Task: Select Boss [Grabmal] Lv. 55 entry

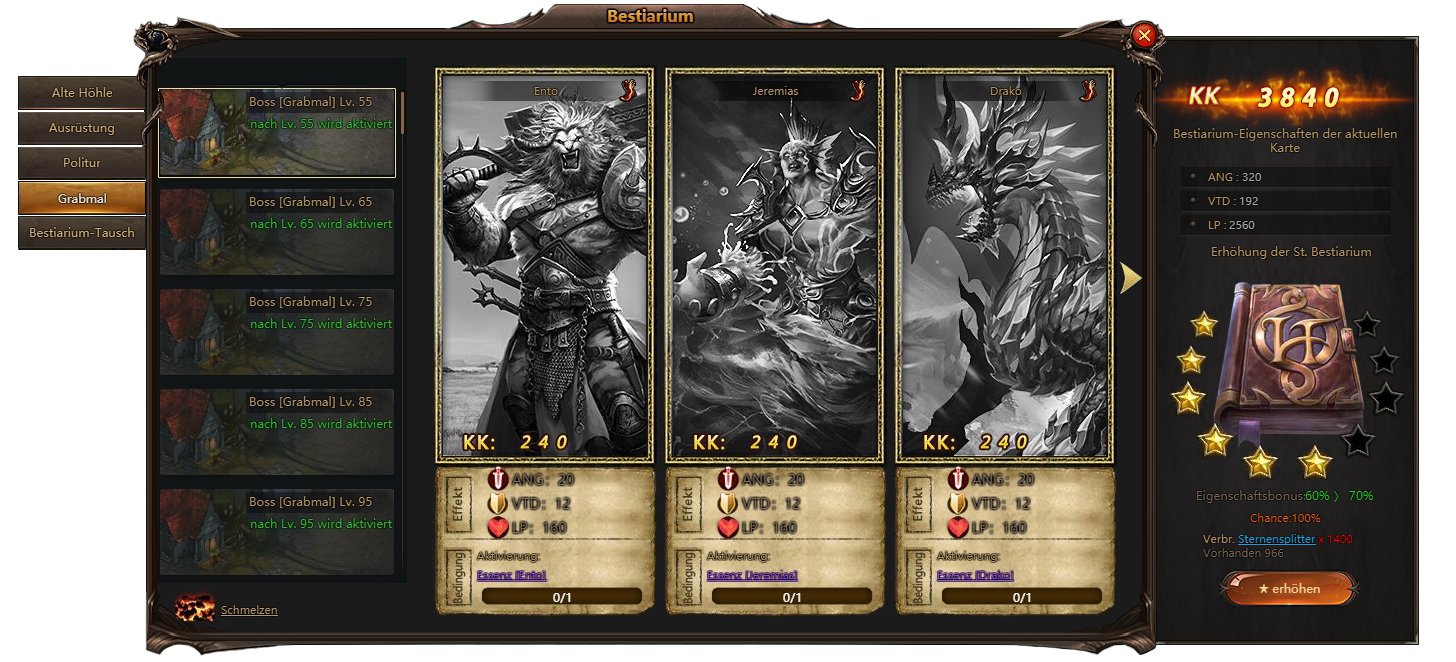Action: tap(277, 133)
